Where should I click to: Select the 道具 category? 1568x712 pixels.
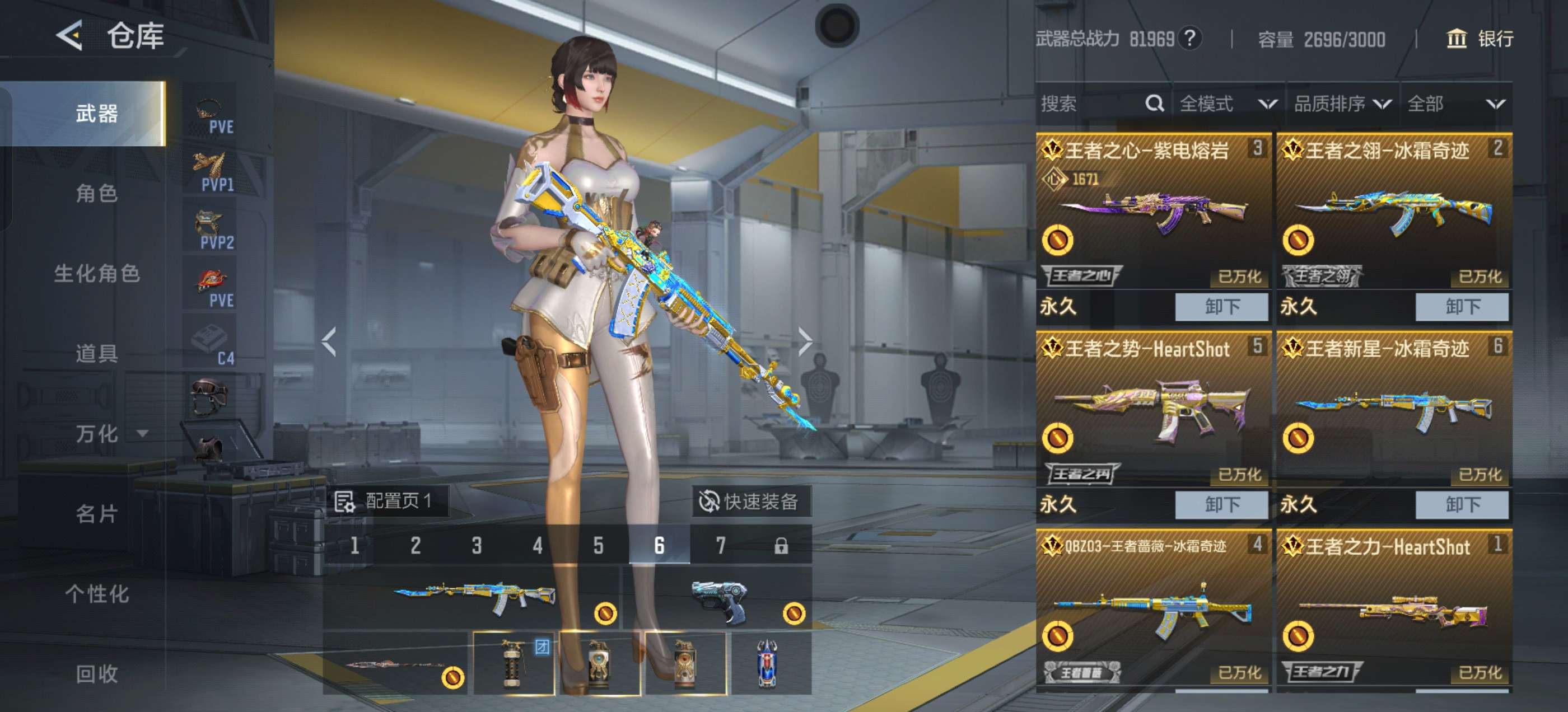click(97, 354)
